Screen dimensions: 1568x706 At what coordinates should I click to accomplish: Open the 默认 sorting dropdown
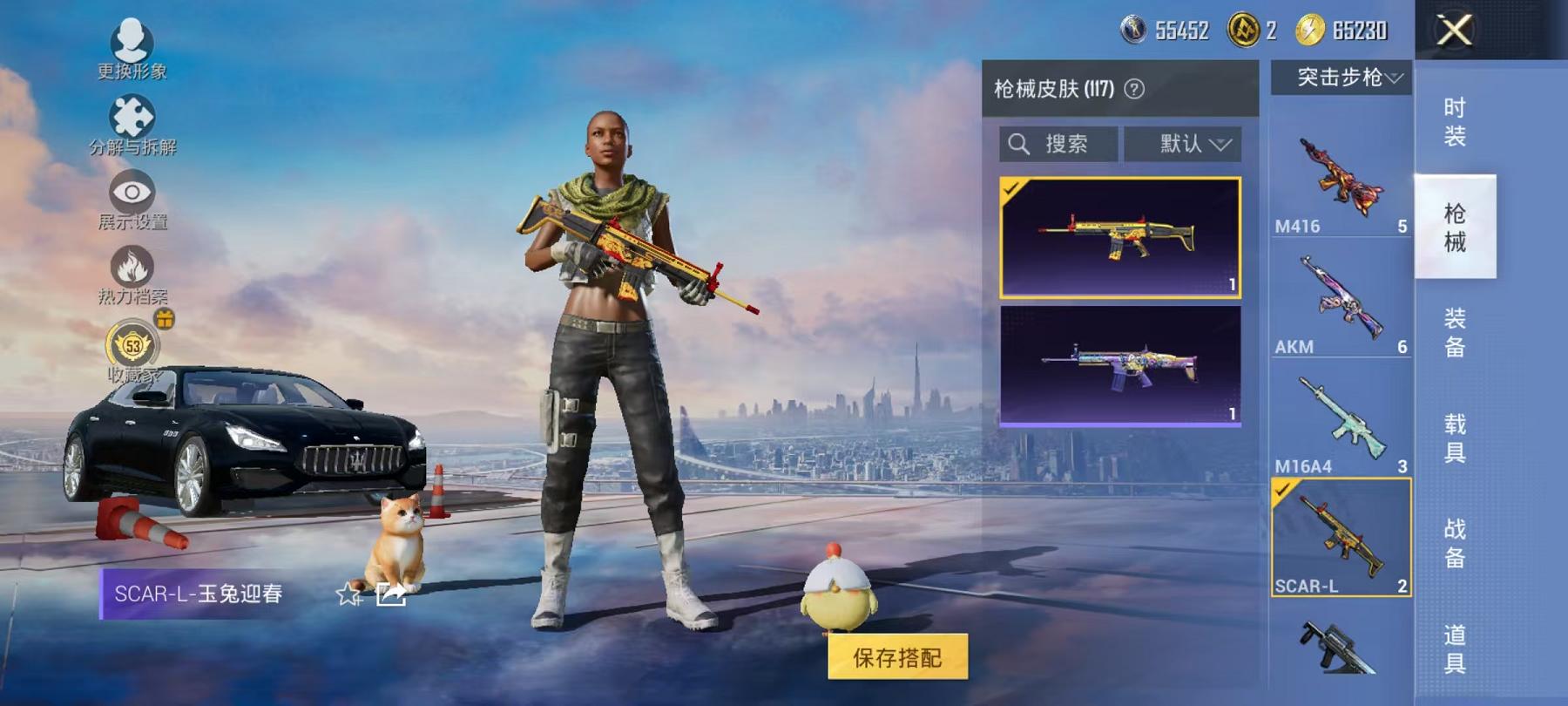point(1183,144)
